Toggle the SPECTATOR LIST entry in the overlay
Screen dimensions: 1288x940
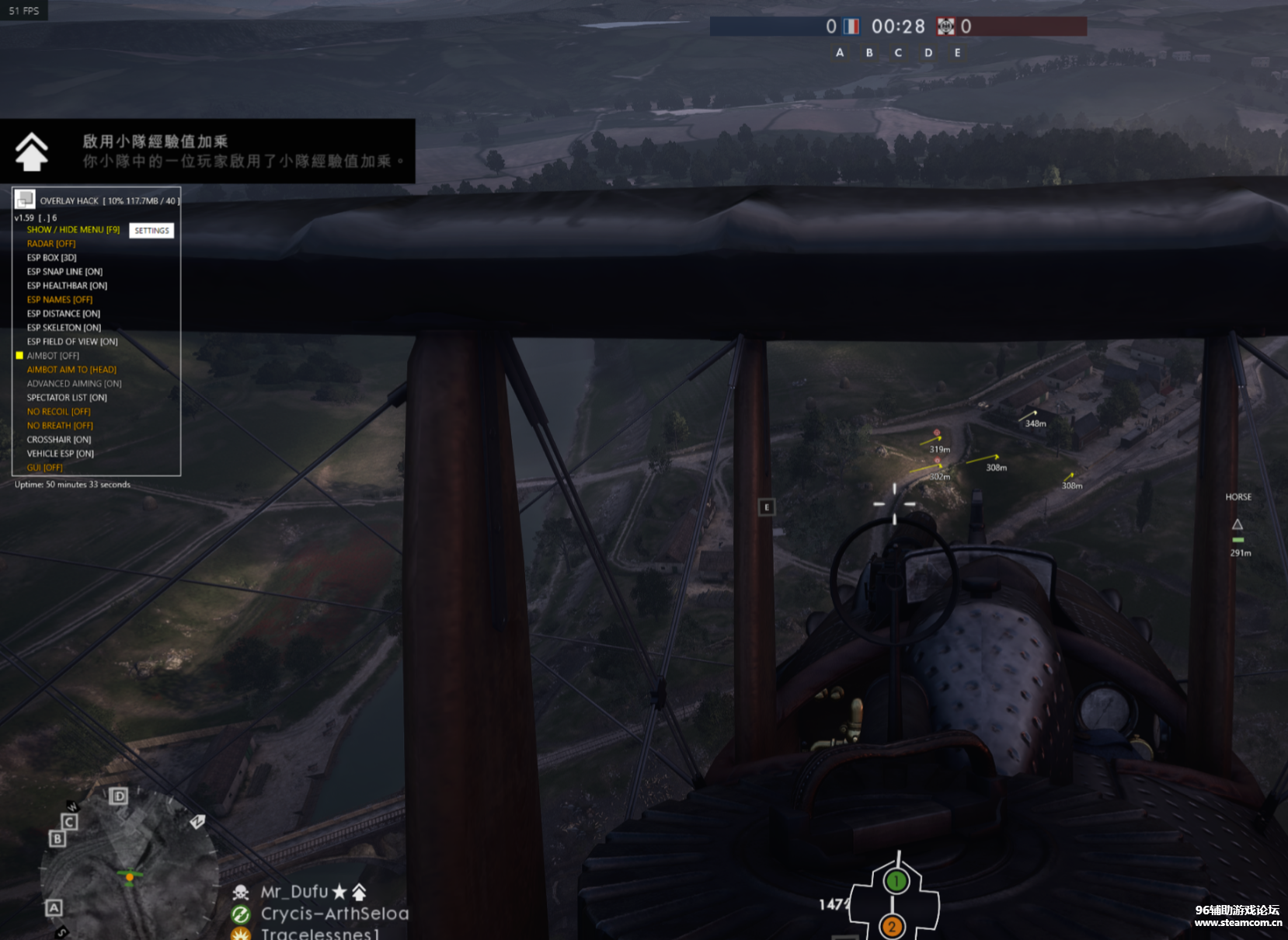(x=67, y=398)
